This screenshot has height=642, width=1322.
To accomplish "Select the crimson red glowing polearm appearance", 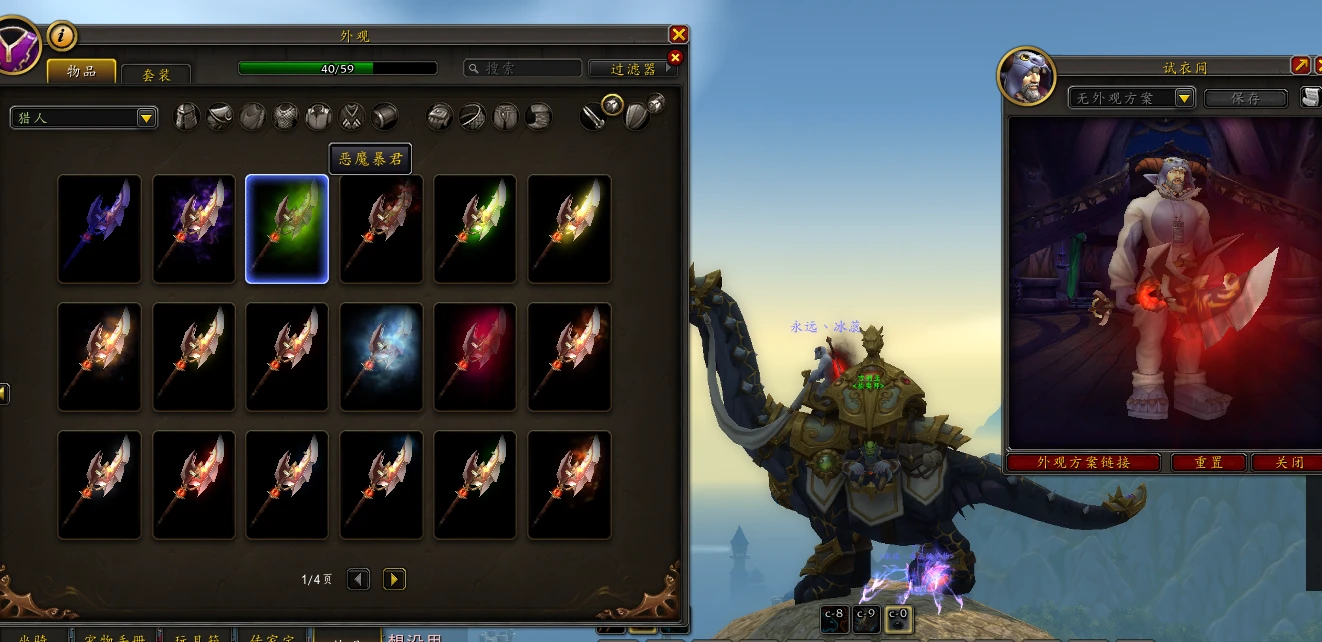I will tap(475, 357).
